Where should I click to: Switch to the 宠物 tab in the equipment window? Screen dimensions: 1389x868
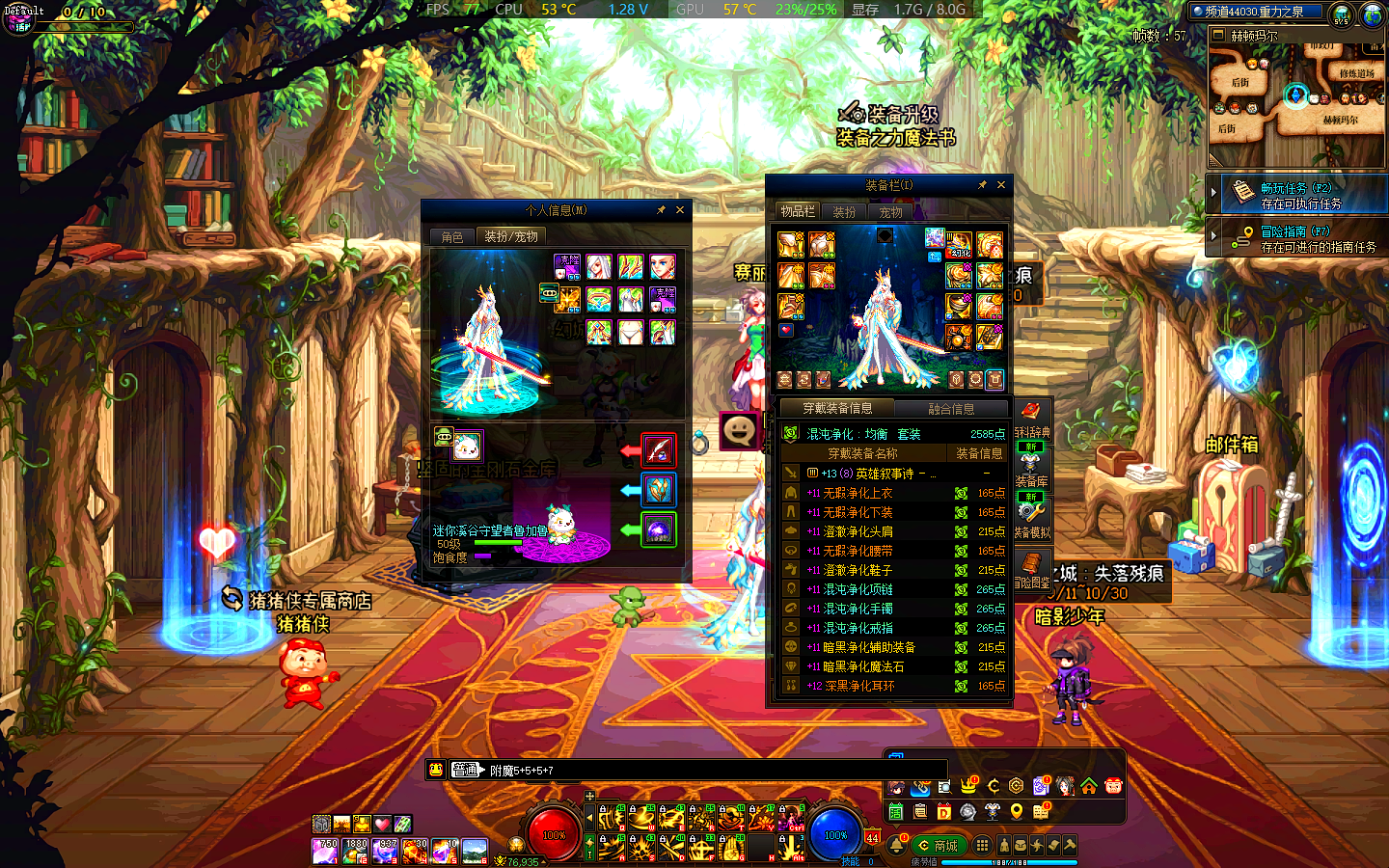(890, 212)
